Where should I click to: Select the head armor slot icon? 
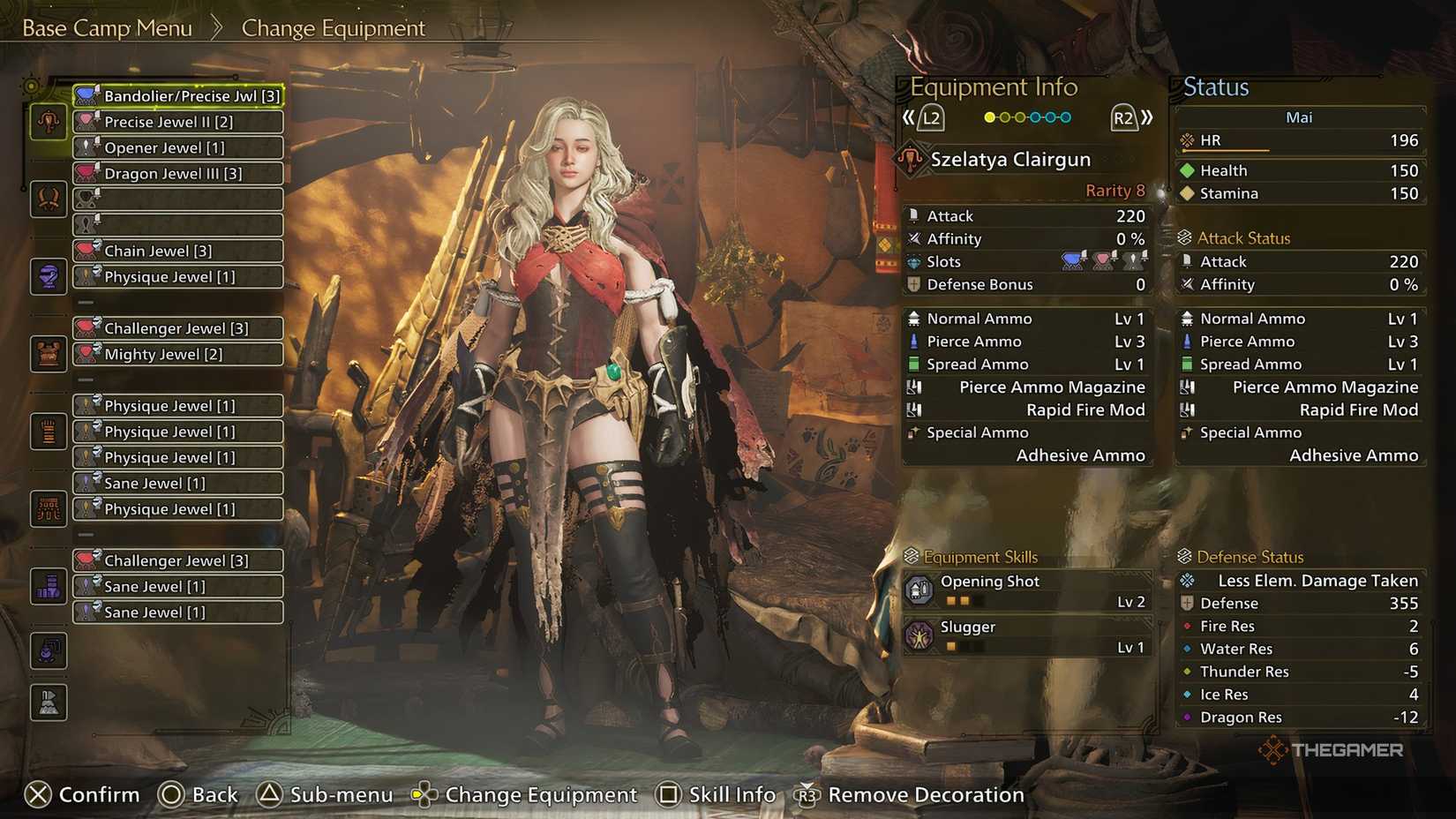(x=48, y=199)
